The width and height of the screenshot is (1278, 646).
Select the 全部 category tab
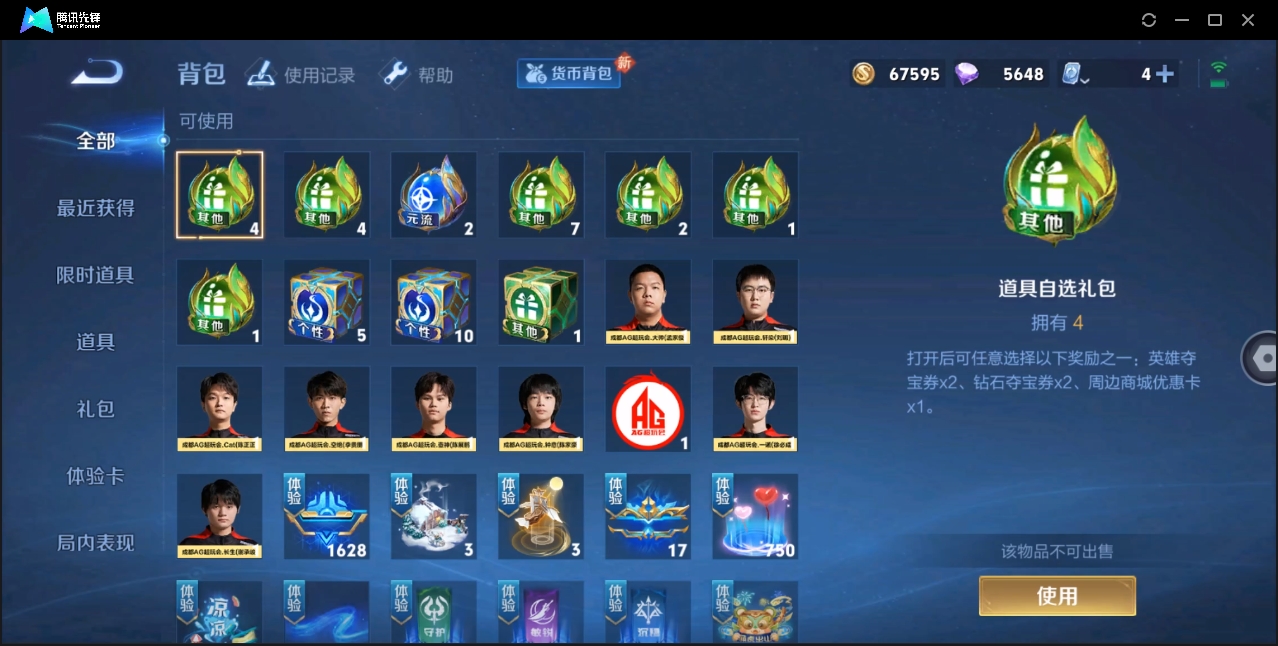(95, 141)
